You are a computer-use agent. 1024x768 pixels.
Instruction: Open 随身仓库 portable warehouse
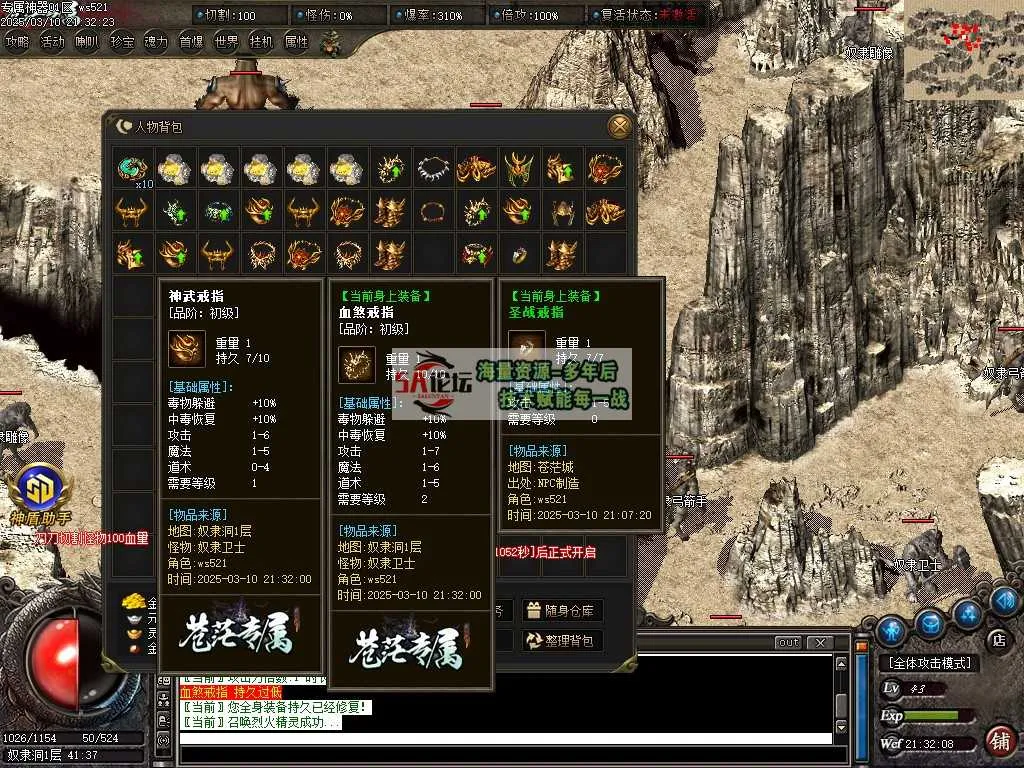[x=562, y=610]
